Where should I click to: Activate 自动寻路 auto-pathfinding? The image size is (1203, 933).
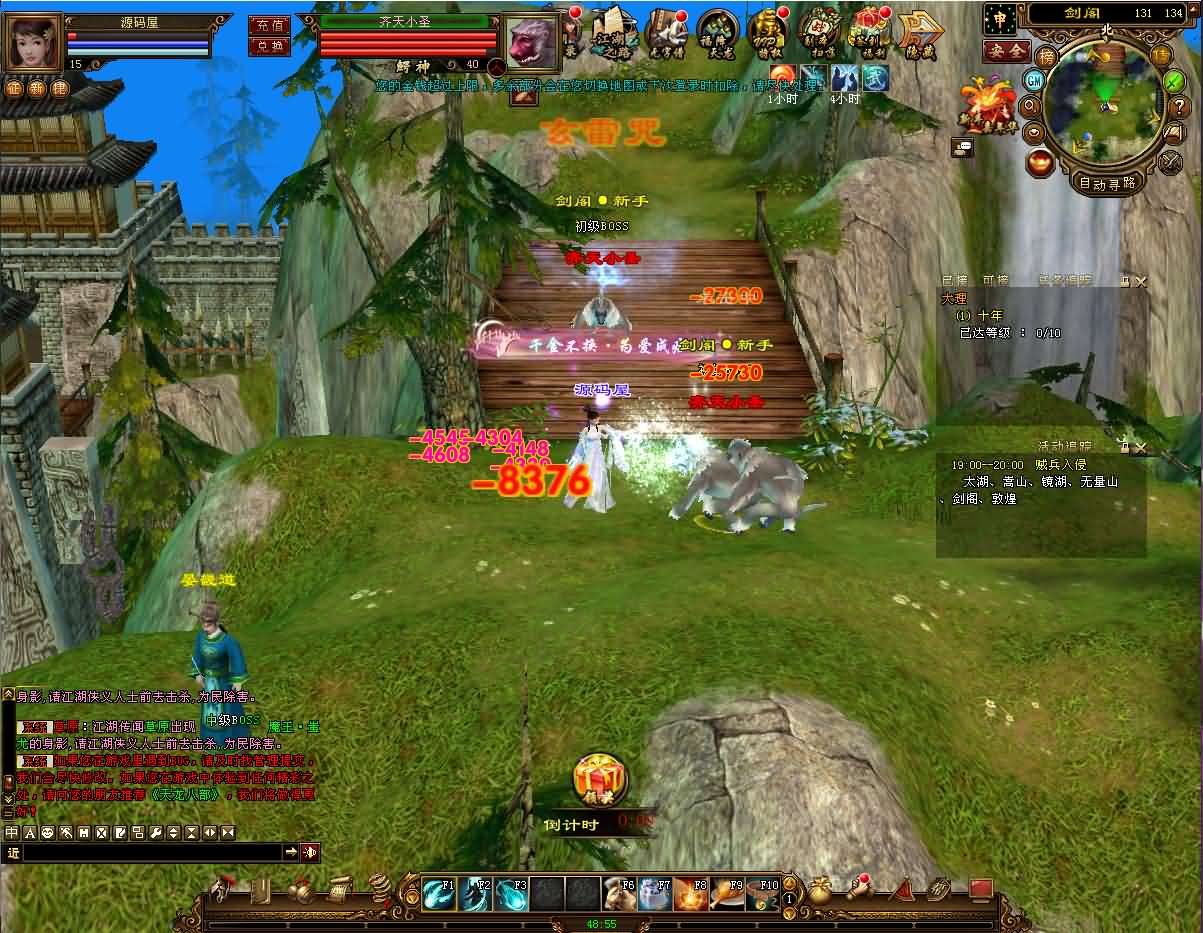point(1107,183)
